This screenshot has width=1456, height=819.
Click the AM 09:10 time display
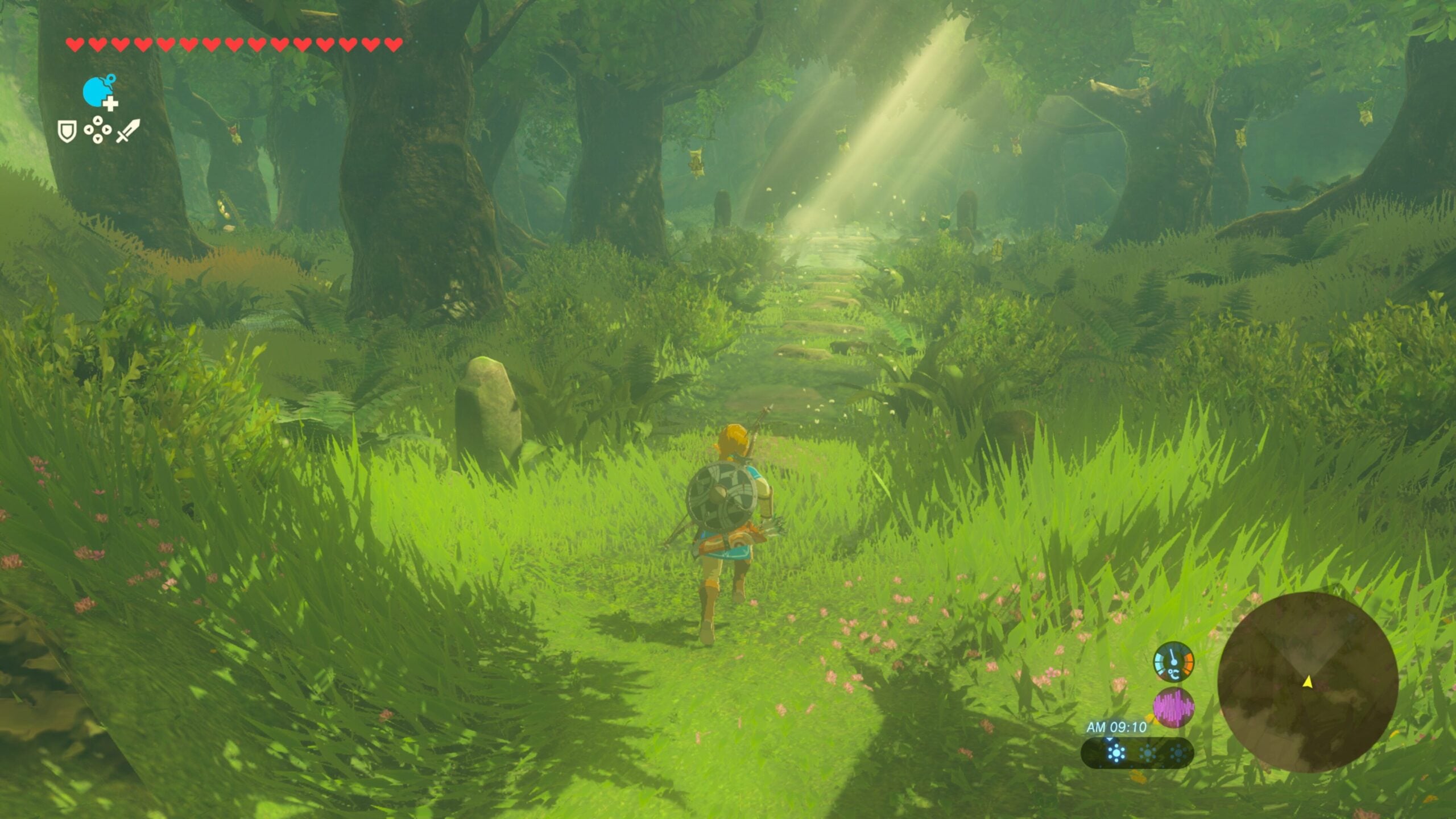tap(1116, 727)
